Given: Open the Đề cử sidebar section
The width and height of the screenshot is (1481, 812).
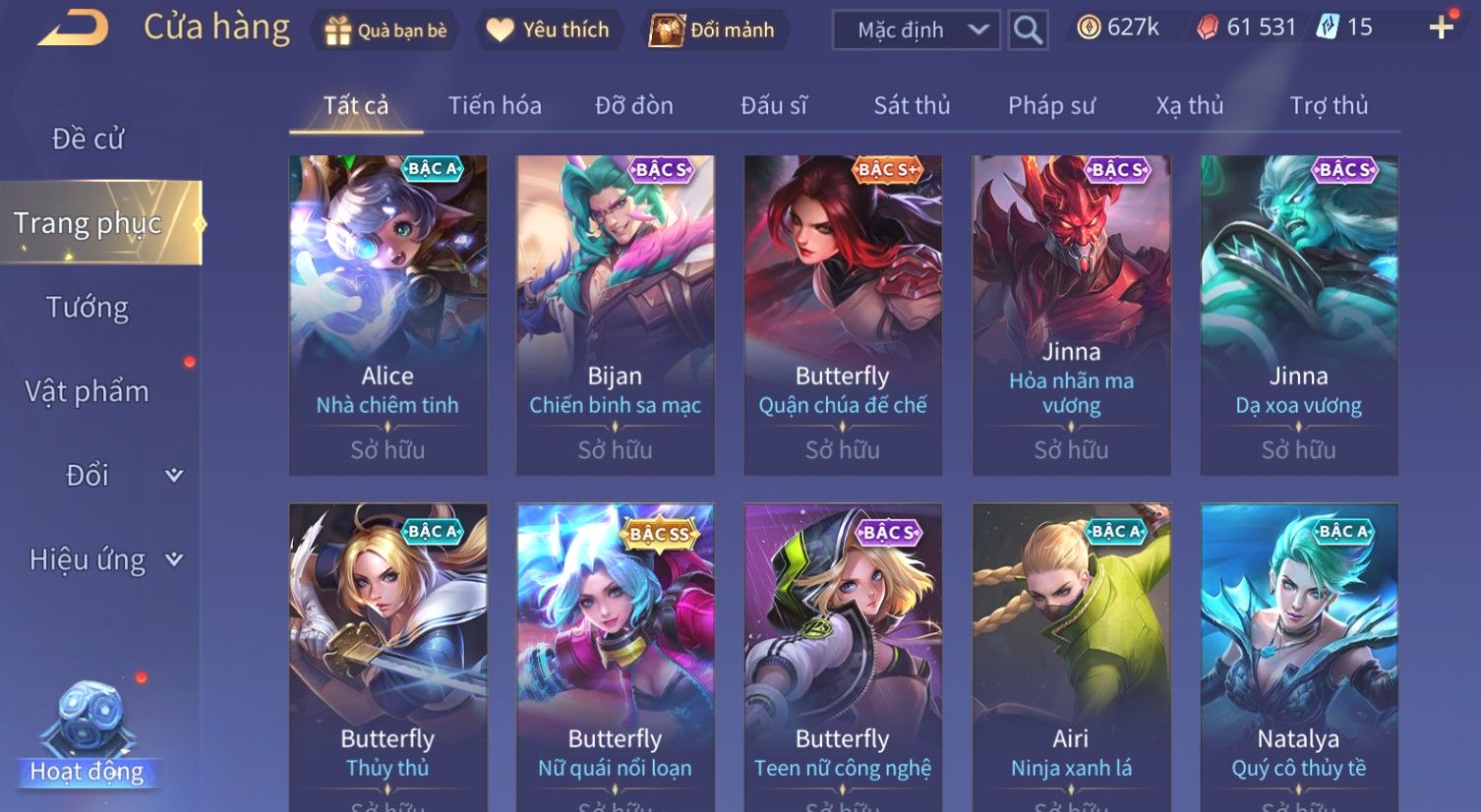Looking at the screenshot, I should pos(88,140).
